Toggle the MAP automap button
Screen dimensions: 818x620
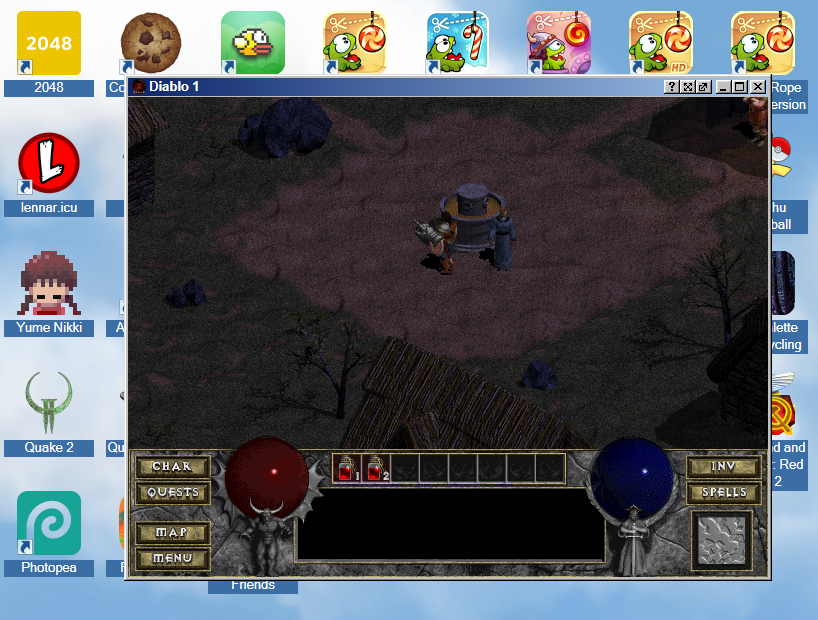[172, 533]
